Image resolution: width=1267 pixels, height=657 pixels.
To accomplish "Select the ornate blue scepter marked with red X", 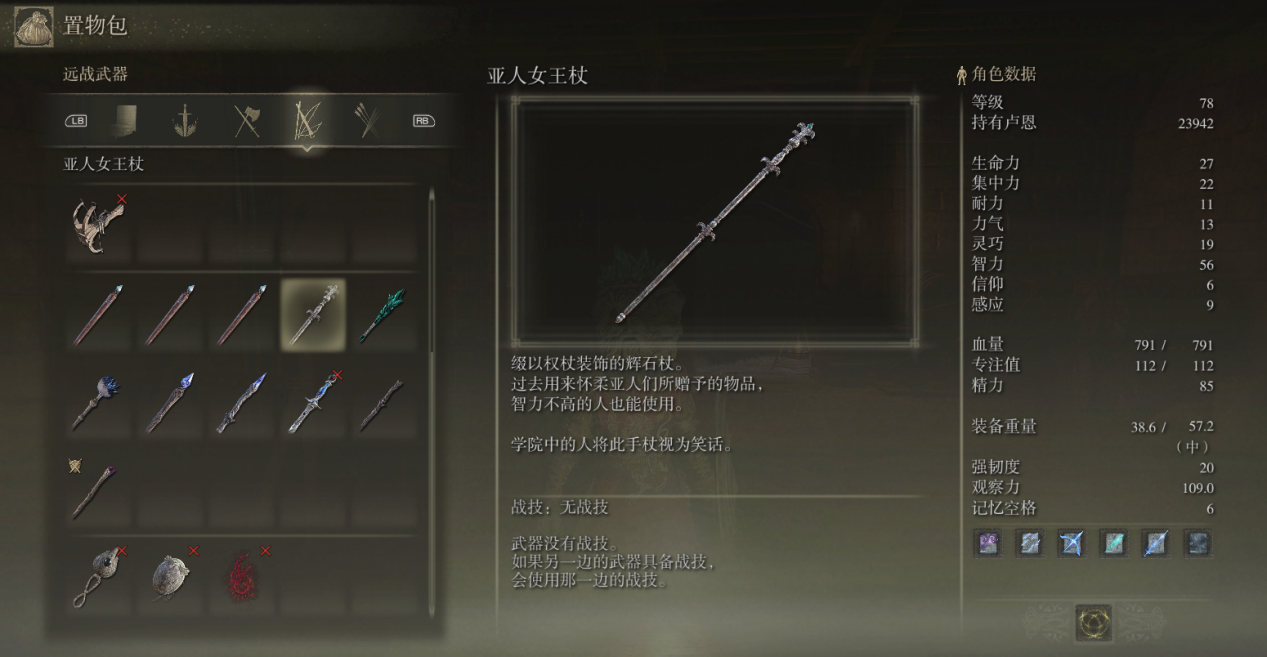I will pyautogui.click(x=313, y=401).
